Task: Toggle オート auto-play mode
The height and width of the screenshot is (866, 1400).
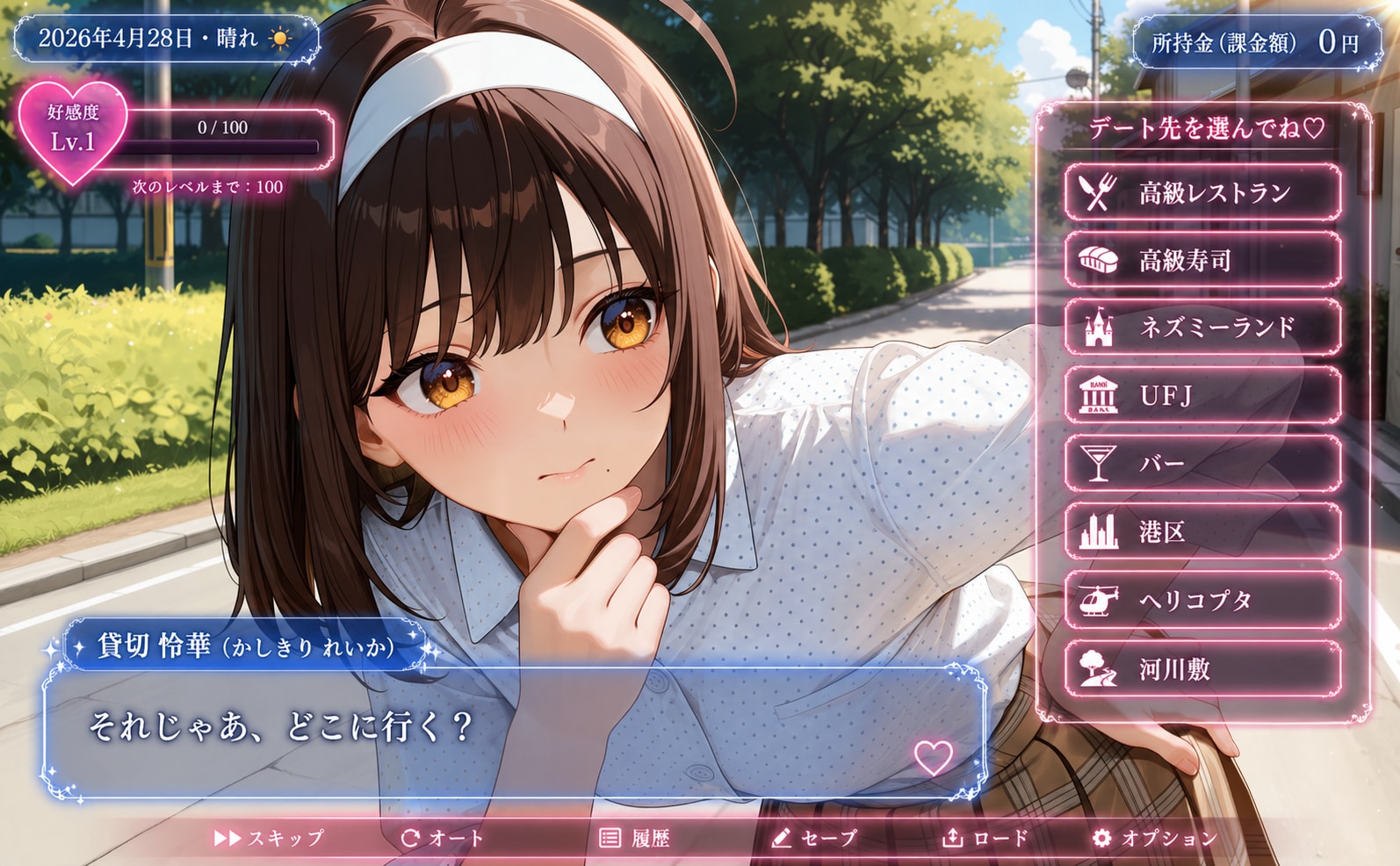Action: tap(442, 838)
